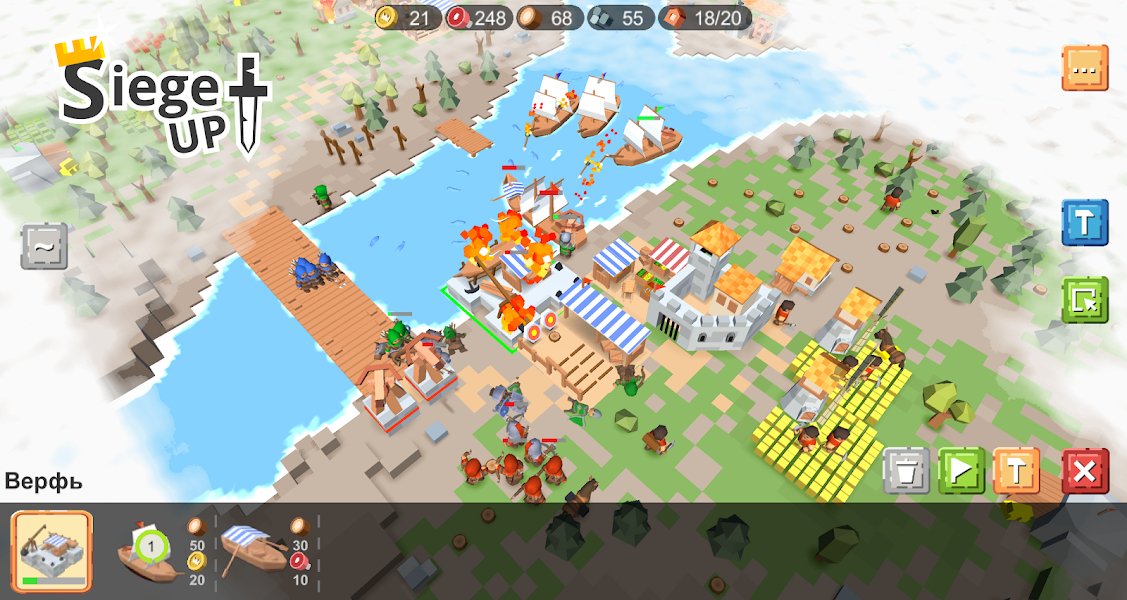The width and height of the screenshot is (1127, 600).
Task: Click the grey trash bin demolish button
Action: 906,470
